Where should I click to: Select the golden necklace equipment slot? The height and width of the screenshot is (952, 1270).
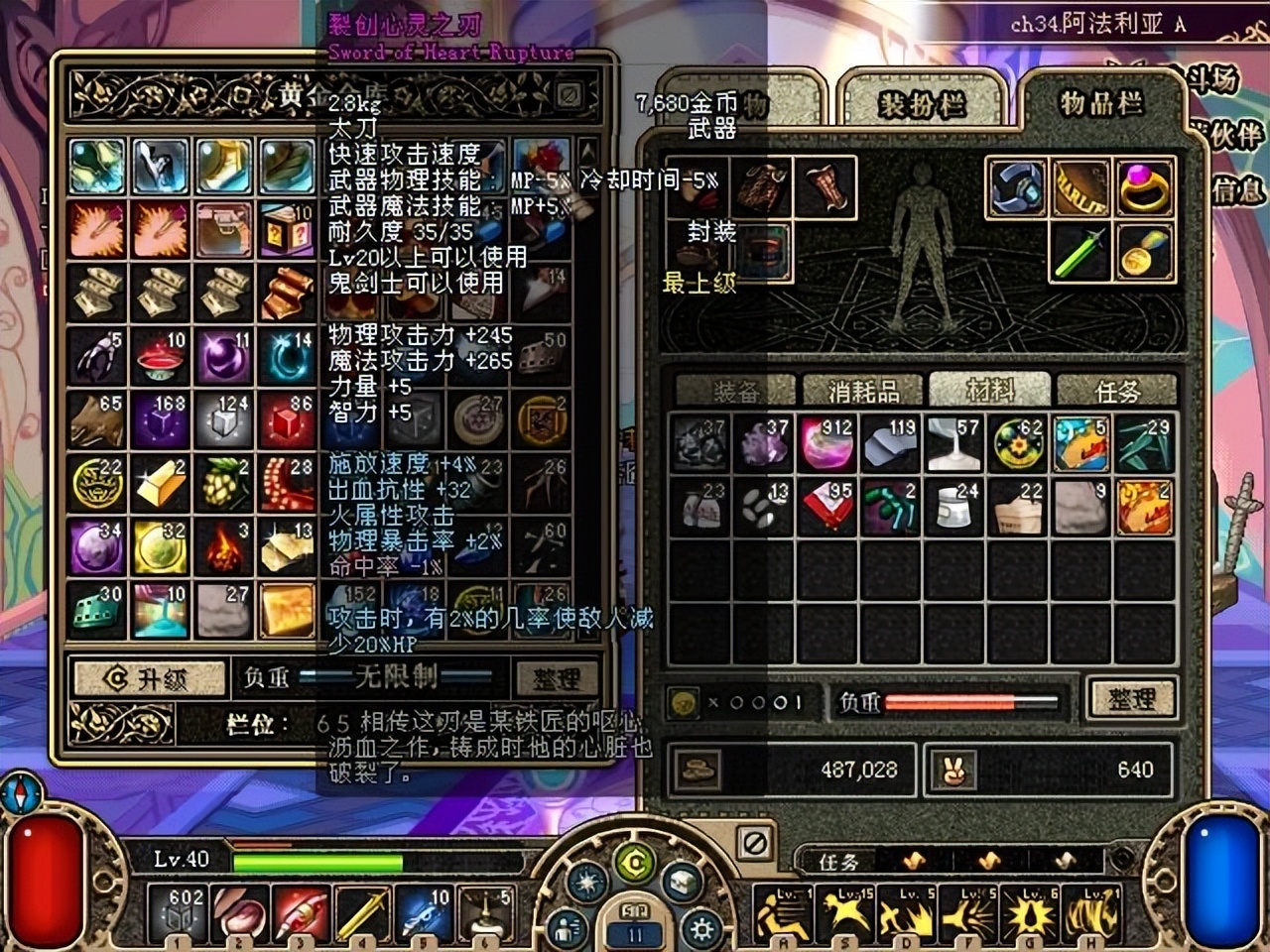tap(1145, 251)
